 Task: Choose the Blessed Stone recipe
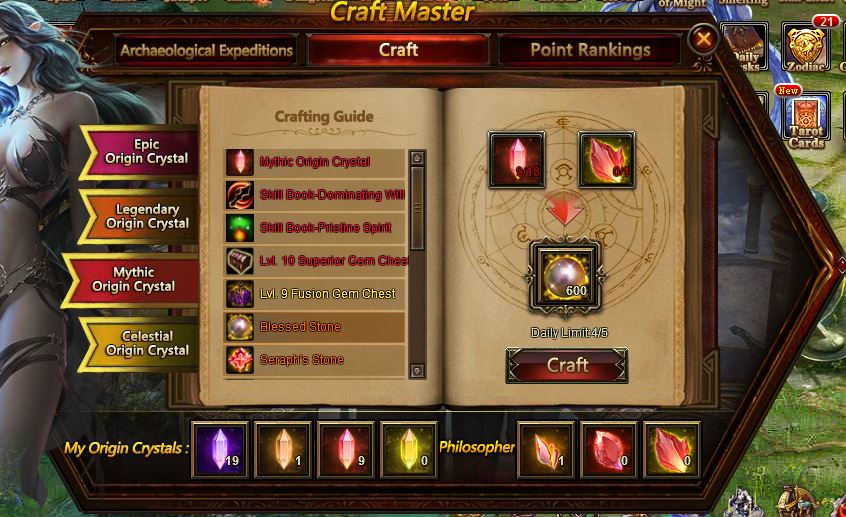pos(314,327)
